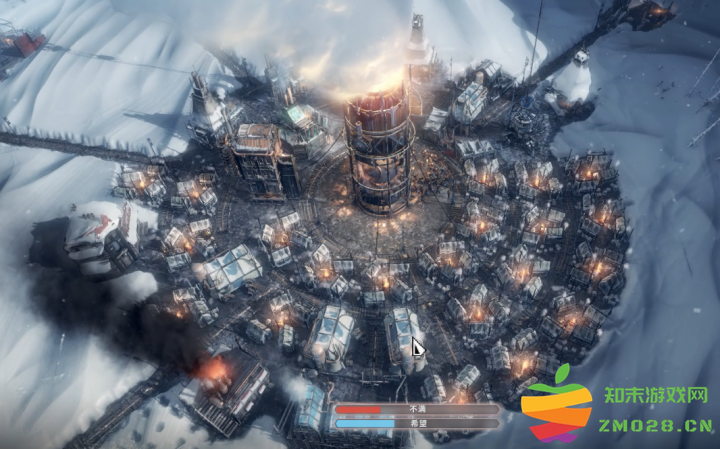Open the 希望 (Hope) bar details
This screenshot has height=449, width=720.
point(417,423)
